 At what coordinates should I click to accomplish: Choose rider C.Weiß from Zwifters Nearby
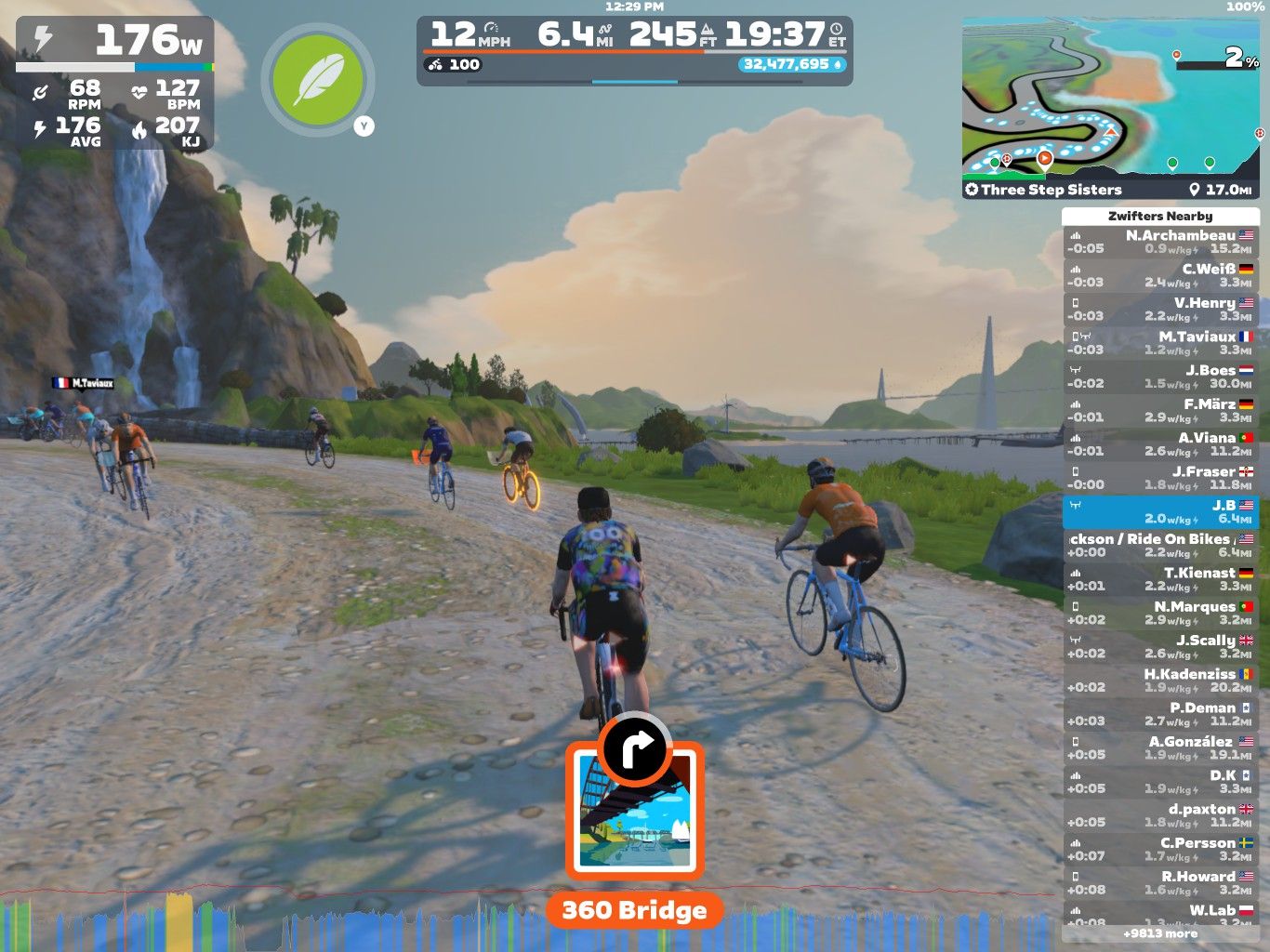coord(1160,275)
